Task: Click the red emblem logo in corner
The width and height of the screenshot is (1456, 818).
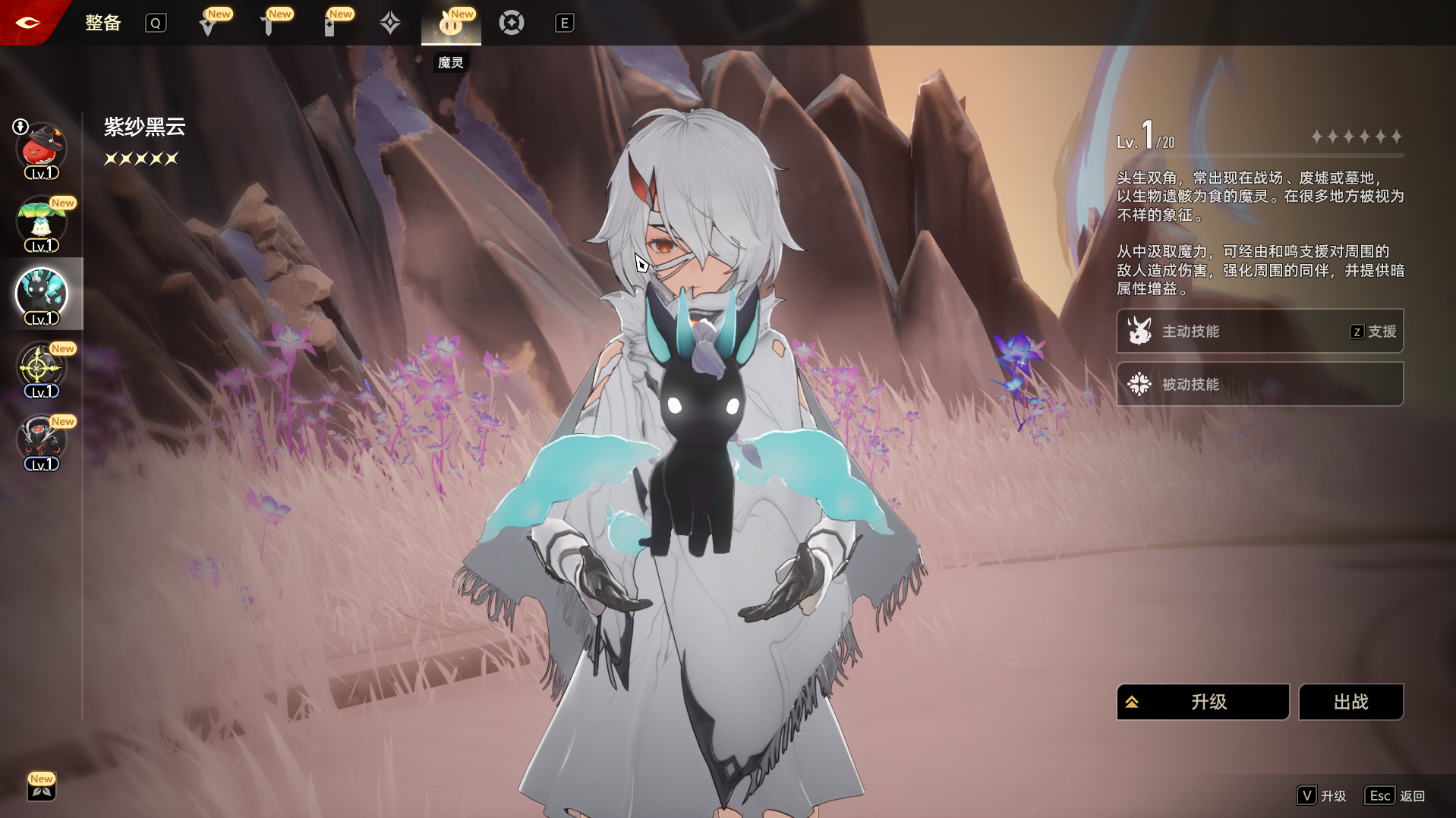Action: [27, 22]
